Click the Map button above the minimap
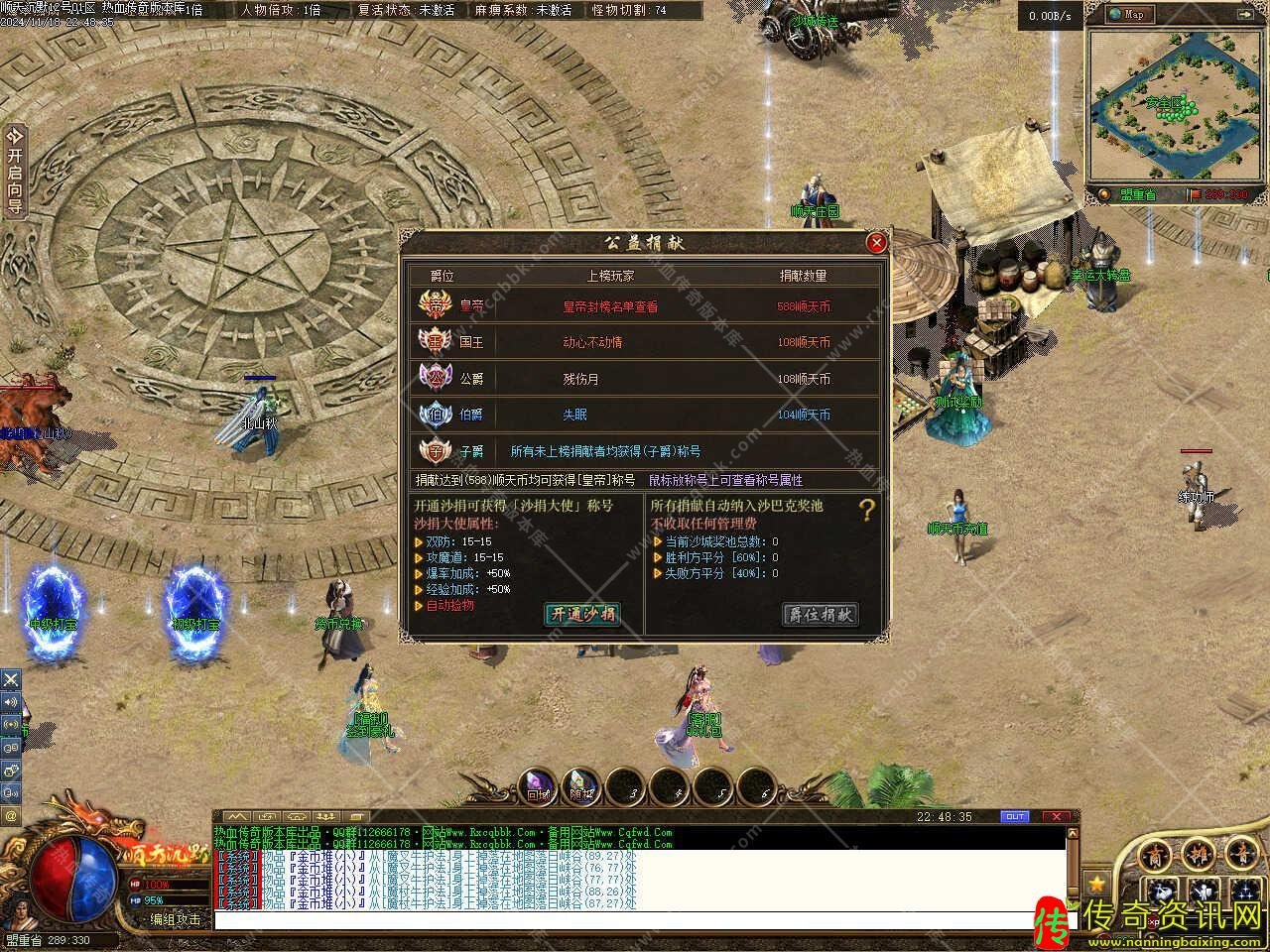The width and height of the screenshot is (1270, 952). [x=1129, y=14]
